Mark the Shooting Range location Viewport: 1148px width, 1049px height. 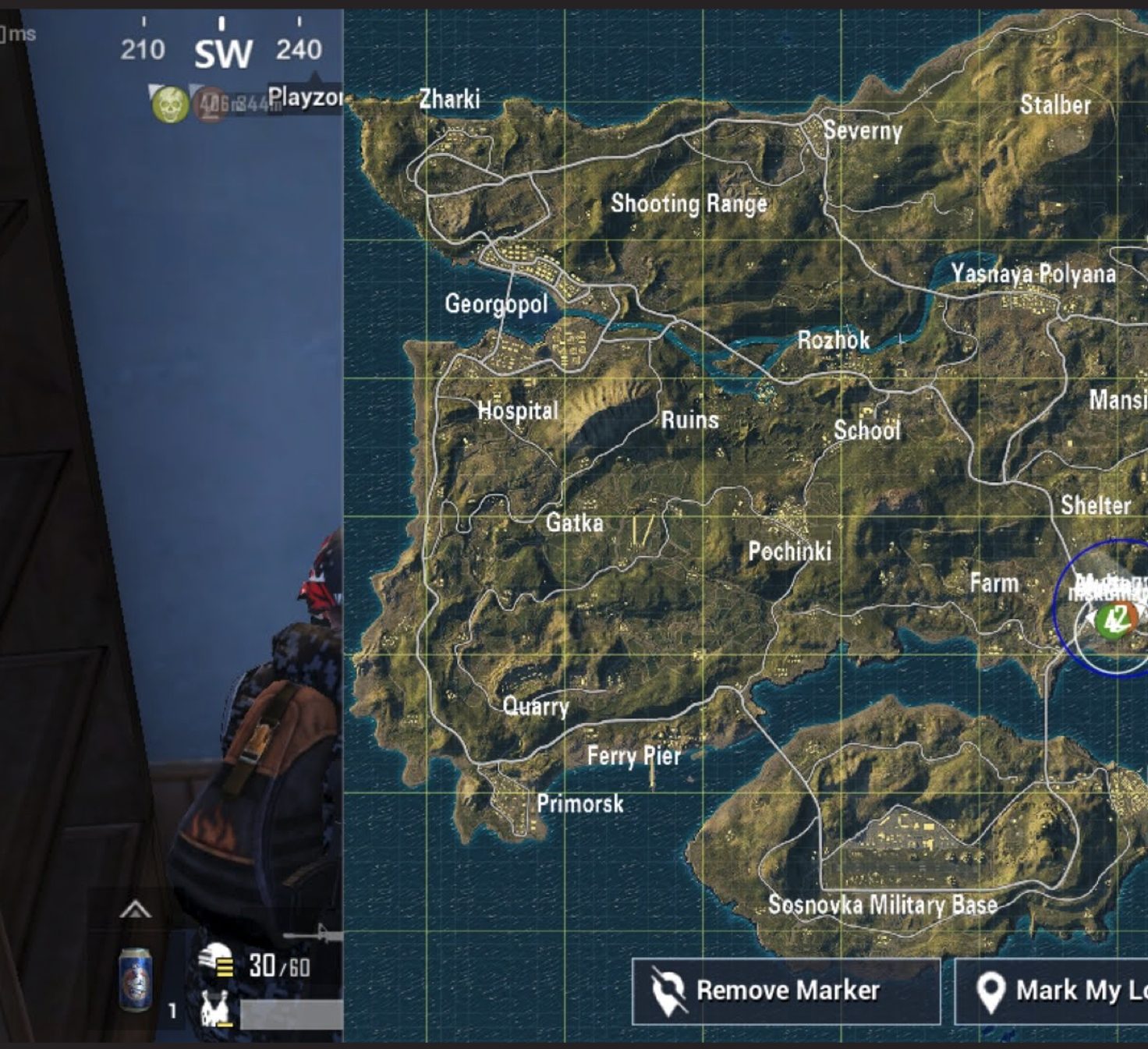pos(689,204)
